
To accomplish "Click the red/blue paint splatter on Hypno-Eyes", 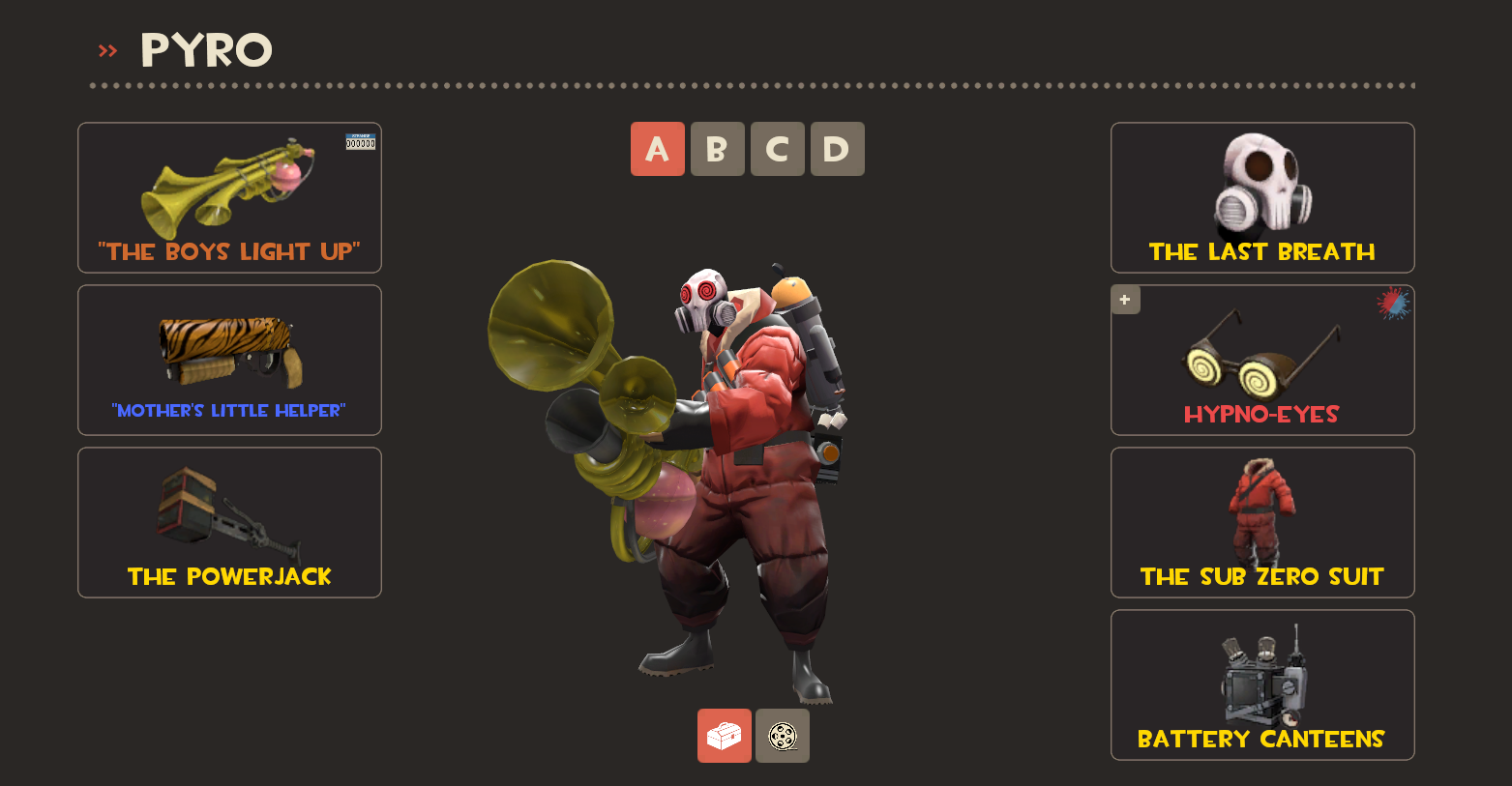I will pyautogui.click(x=1391, y=305).
